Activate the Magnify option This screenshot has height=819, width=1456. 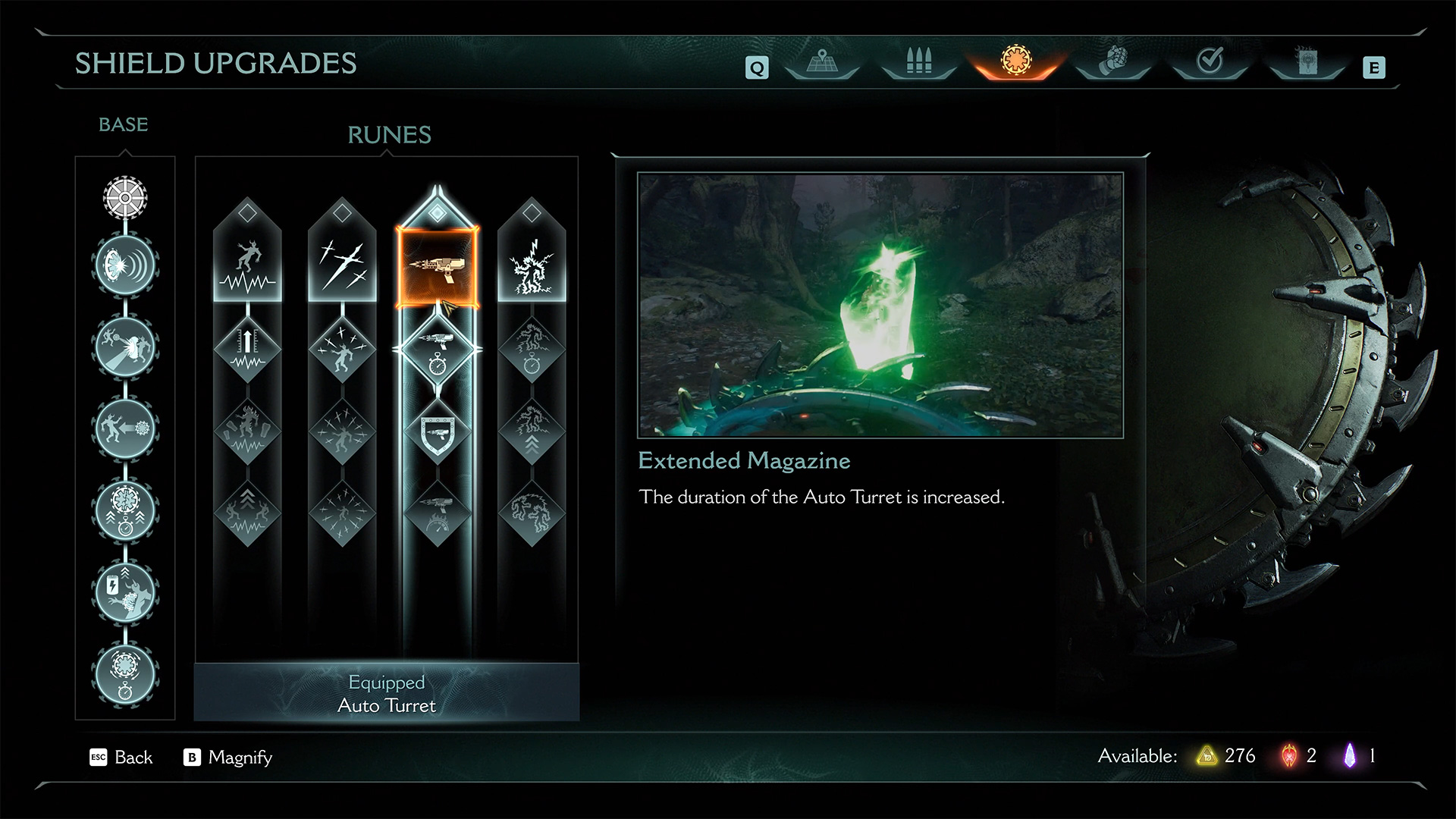tap(227, 757)
